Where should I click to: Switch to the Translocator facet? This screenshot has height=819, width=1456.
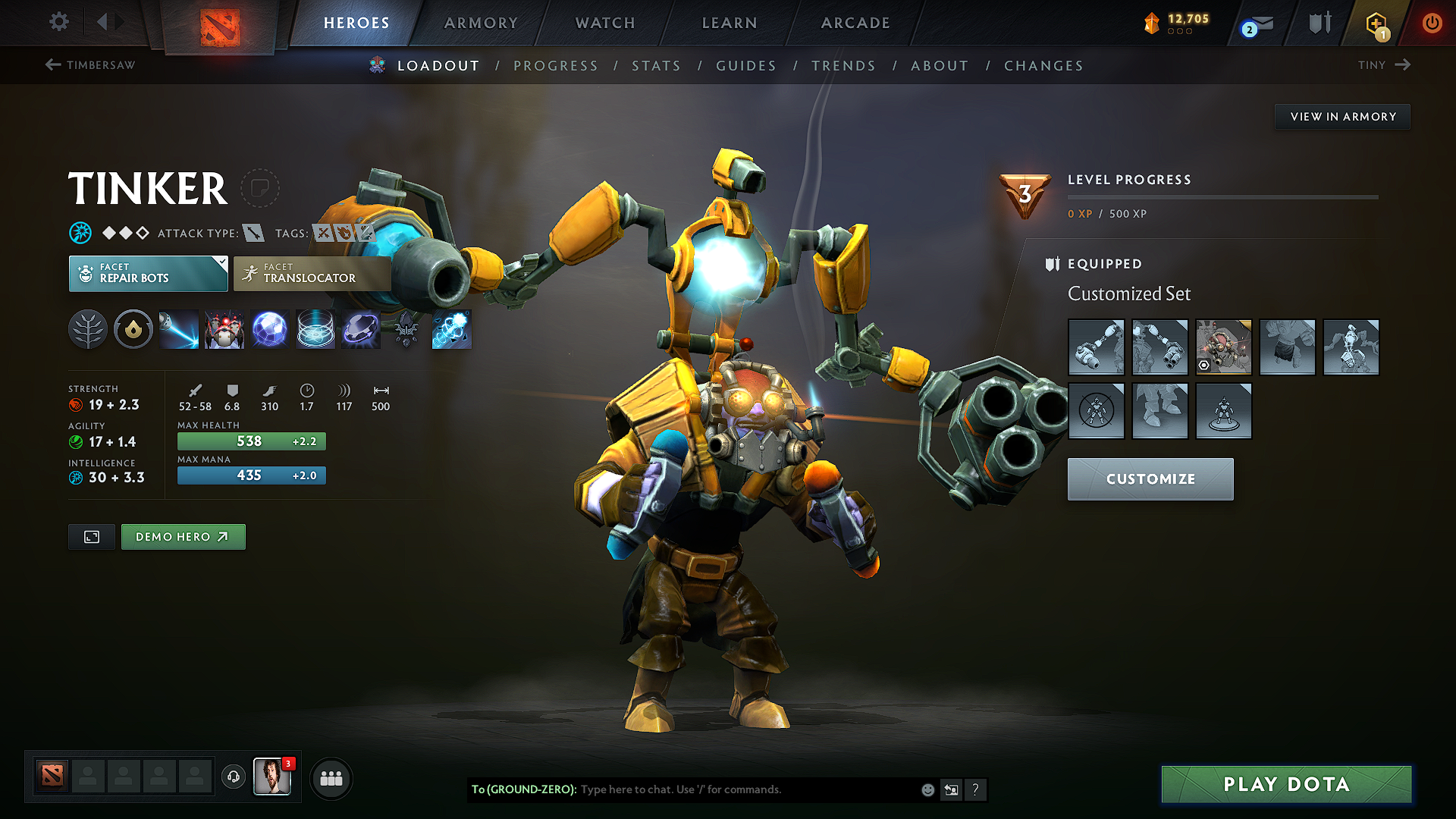coord(312,274)
